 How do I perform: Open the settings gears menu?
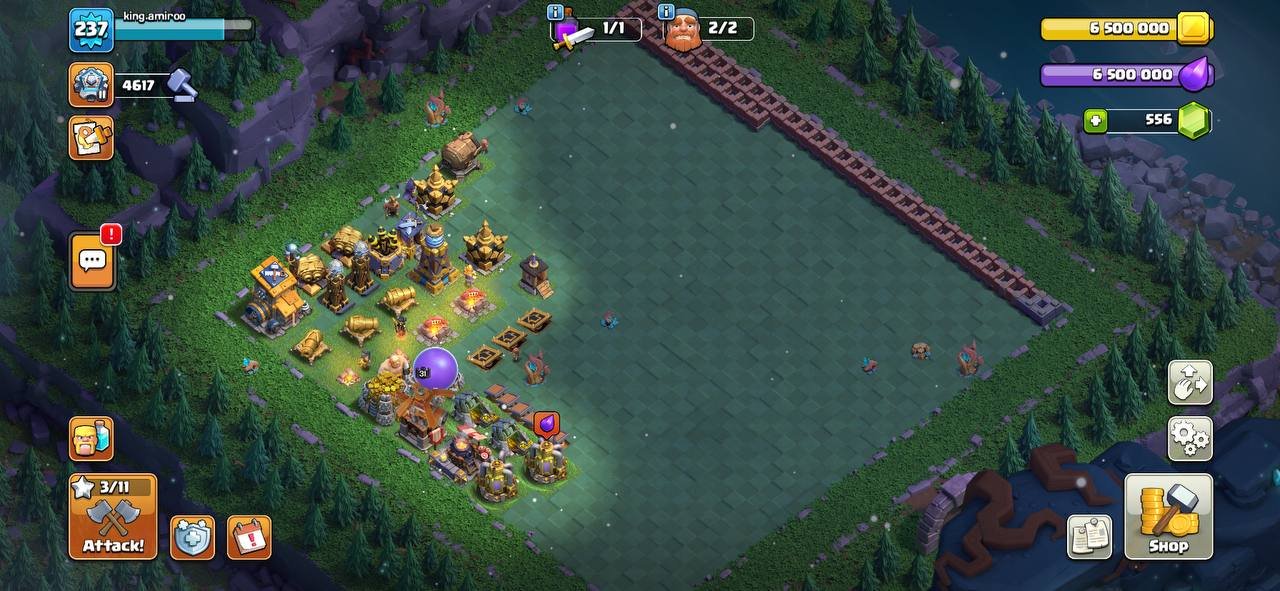[x=1190, y=438]
